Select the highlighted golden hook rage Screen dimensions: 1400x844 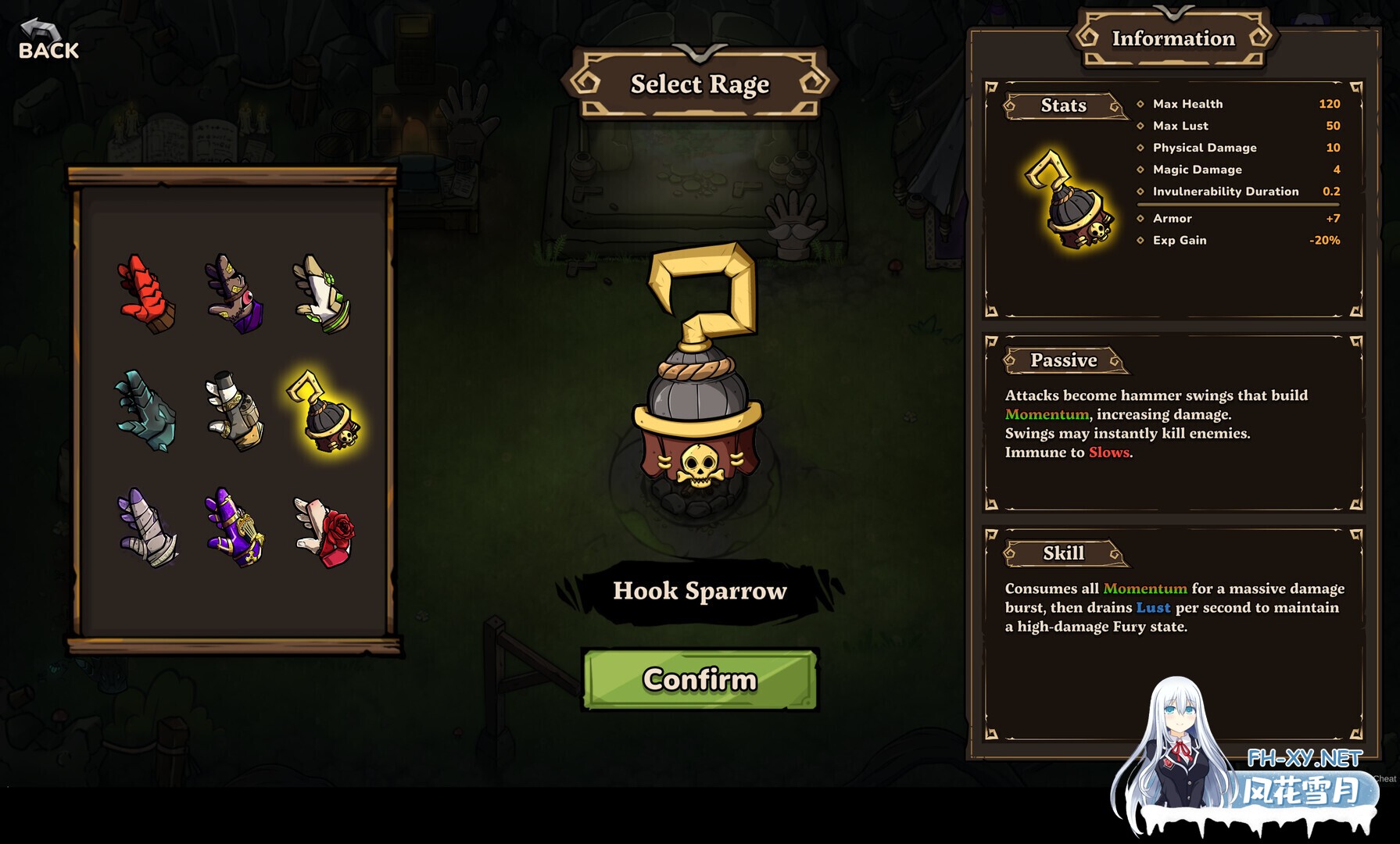point(324,412)
